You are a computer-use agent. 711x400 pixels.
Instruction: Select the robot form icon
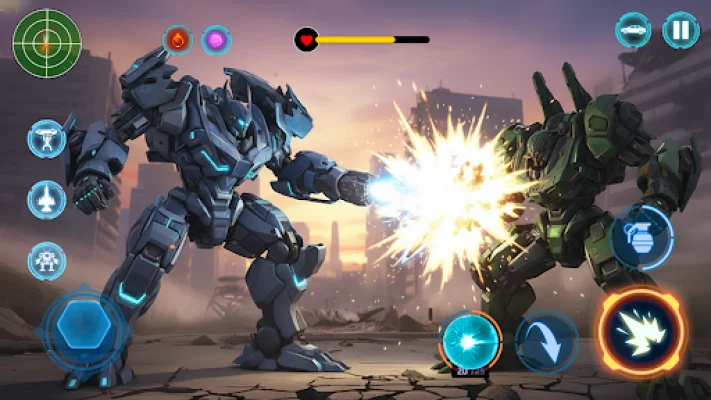(47, 261)
